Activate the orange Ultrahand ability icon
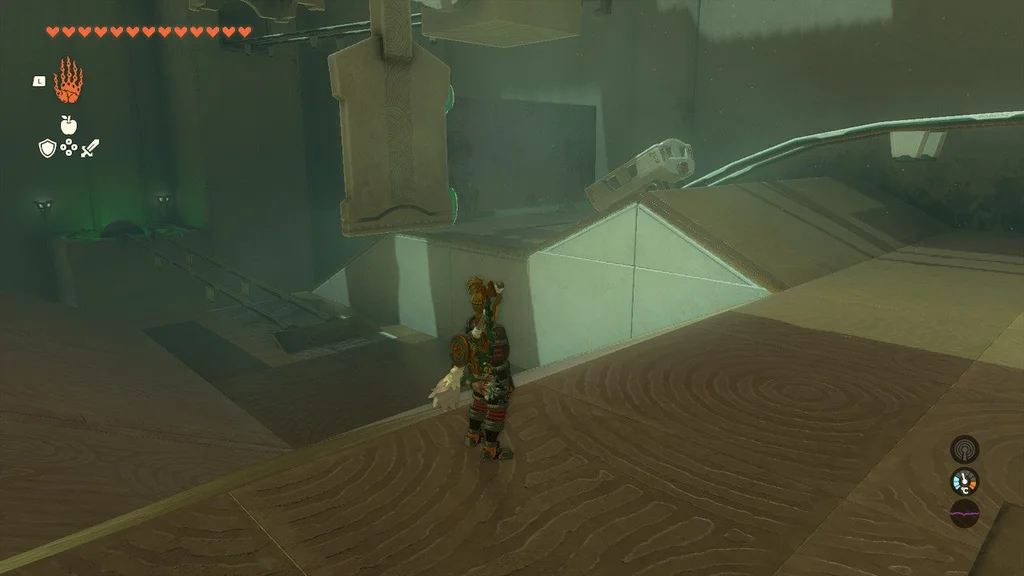The width and height of the screenshot is (1024, 576). point(68,82)
